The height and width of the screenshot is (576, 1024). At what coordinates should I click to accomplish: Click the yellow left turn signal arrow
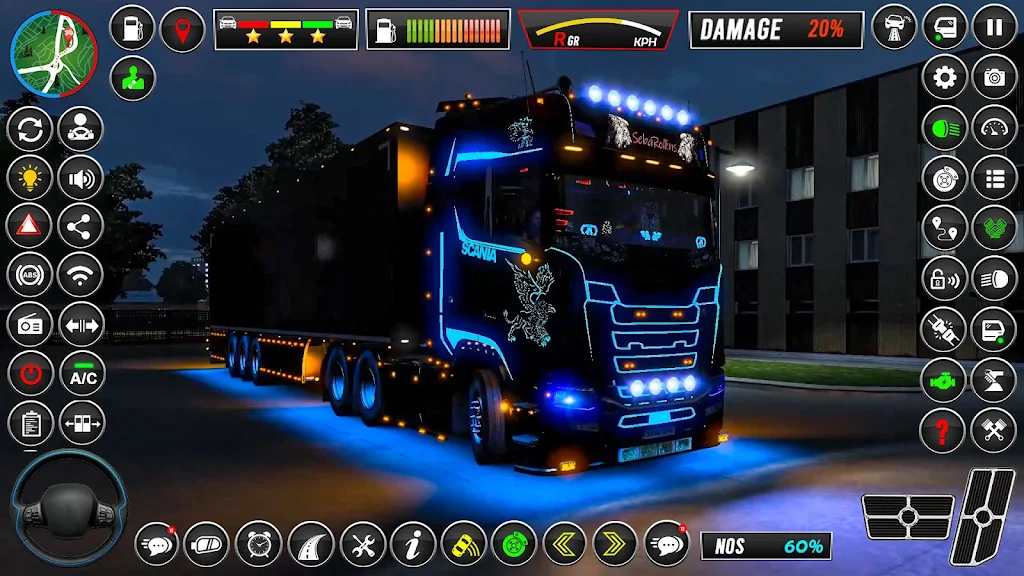click(x=564, y=544)
